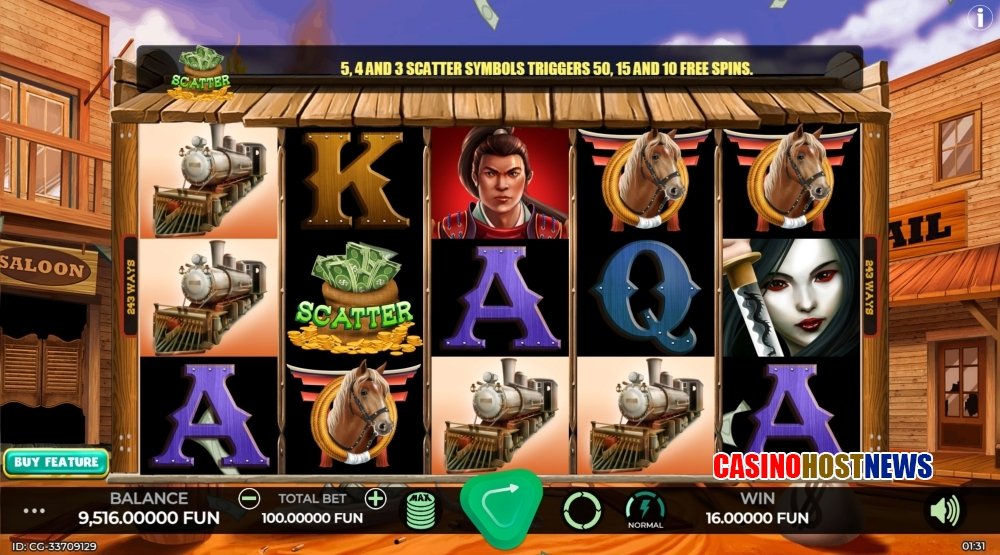The height and width of the screenshot is (555, 1000).
Task: Open the three-dot options menu
Action: tap(34, 510)
